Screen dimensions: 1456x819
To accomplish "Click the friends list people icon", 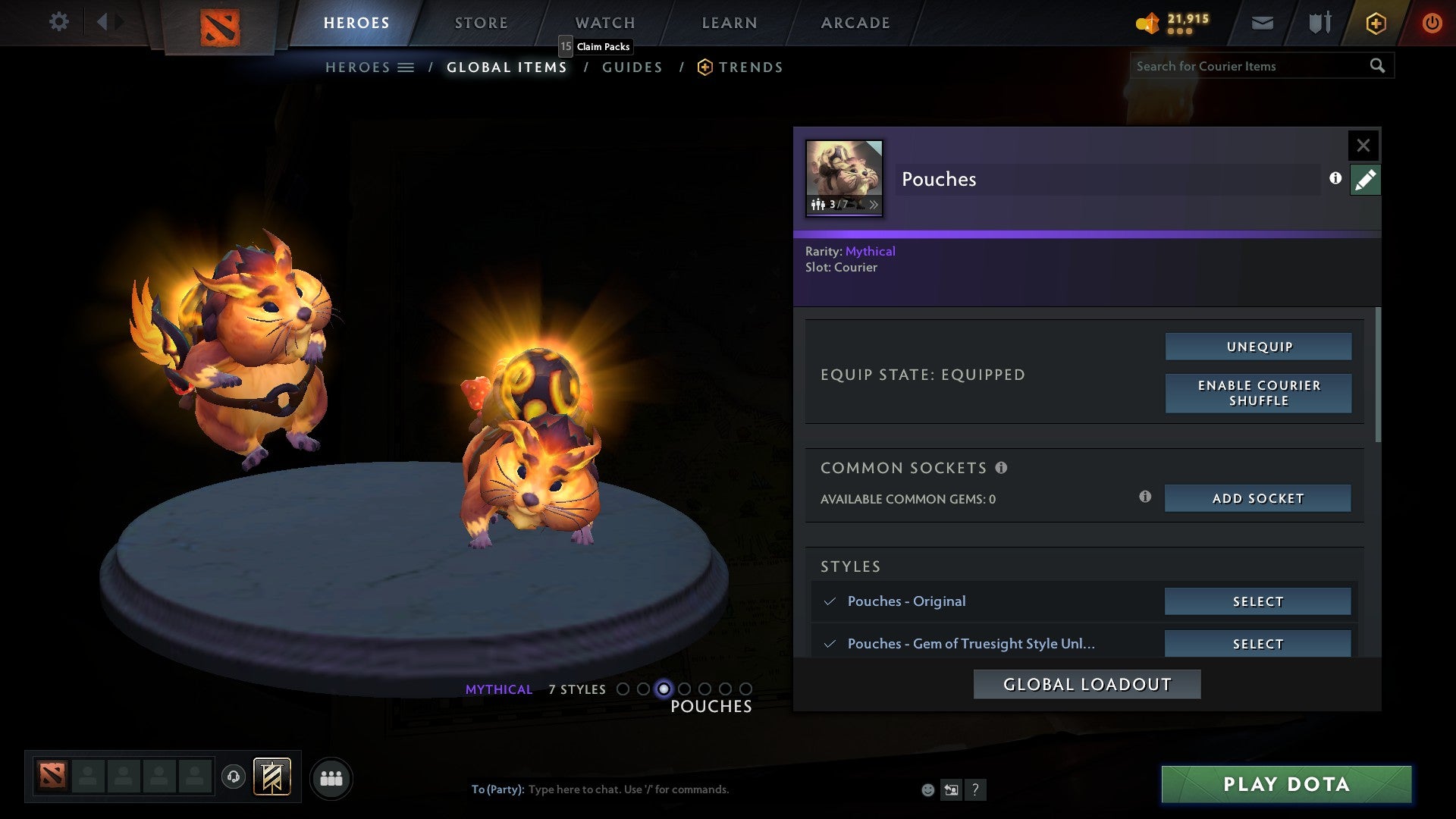I will (331, 777).
